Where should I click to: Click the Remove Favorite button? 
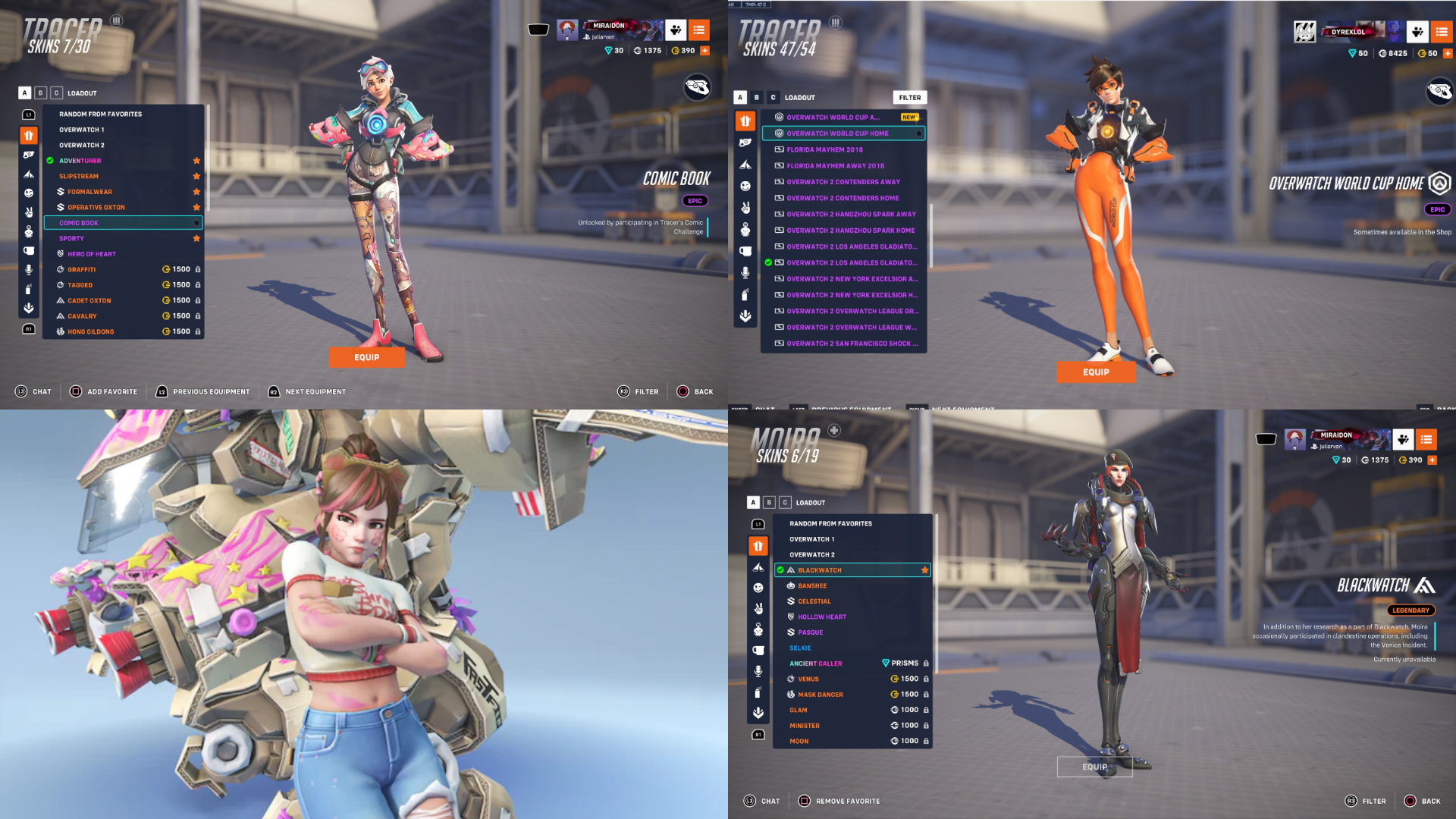click(839, 801)
